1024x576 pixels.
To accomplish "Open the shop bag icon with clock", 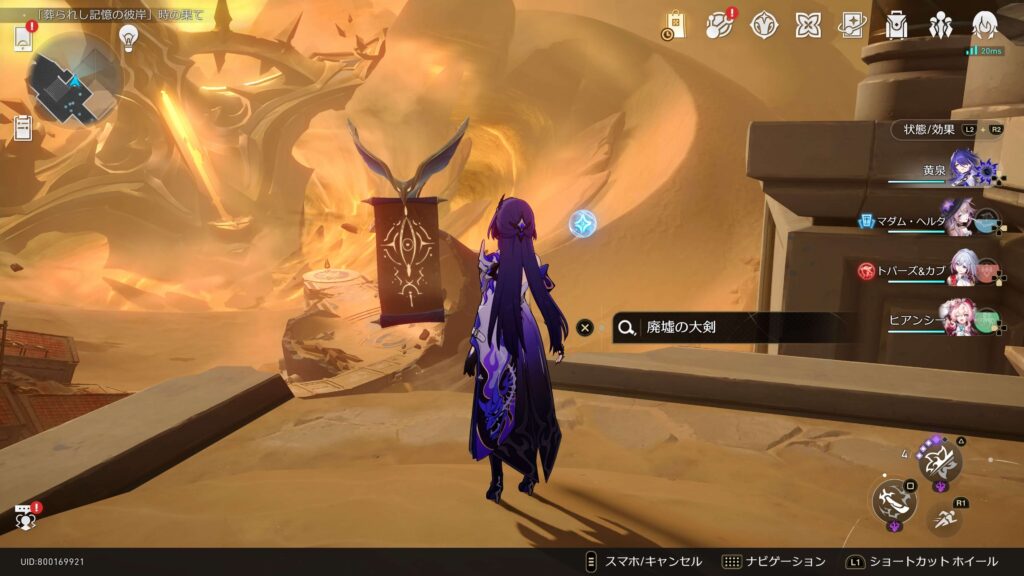I will [674, 24].
